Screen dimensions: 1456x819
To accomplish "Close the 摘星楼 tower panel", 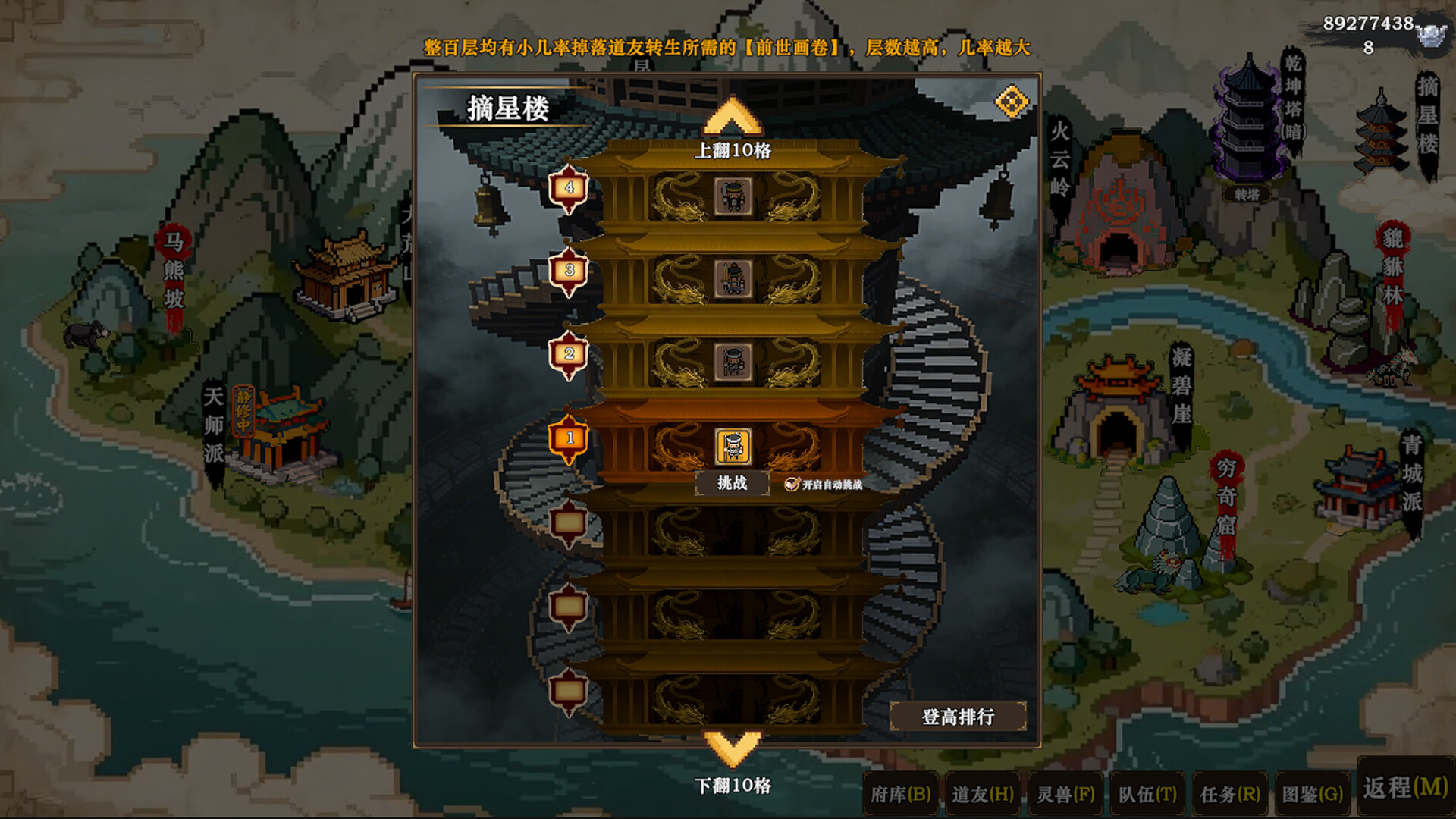I will click(x=1012, y=102).
